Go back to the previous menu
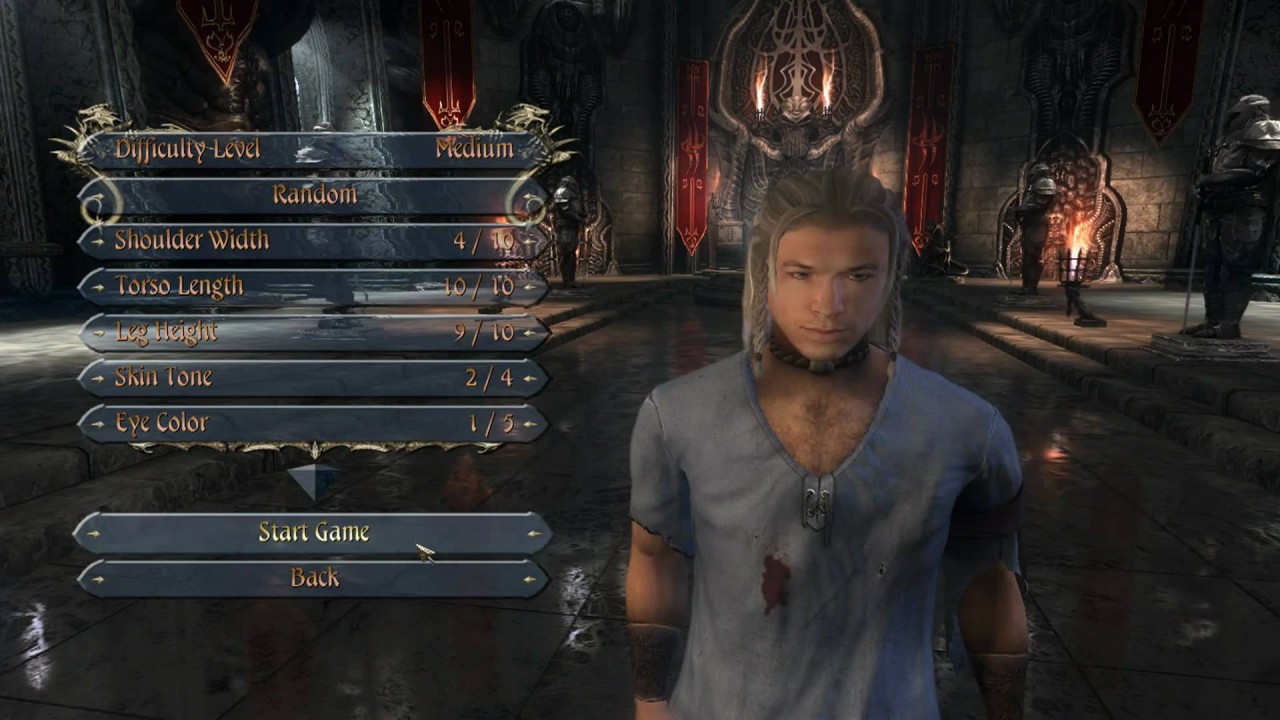The height and width of the screenshot is (720, 1280). pyautogui.click(x=314, y=578)
